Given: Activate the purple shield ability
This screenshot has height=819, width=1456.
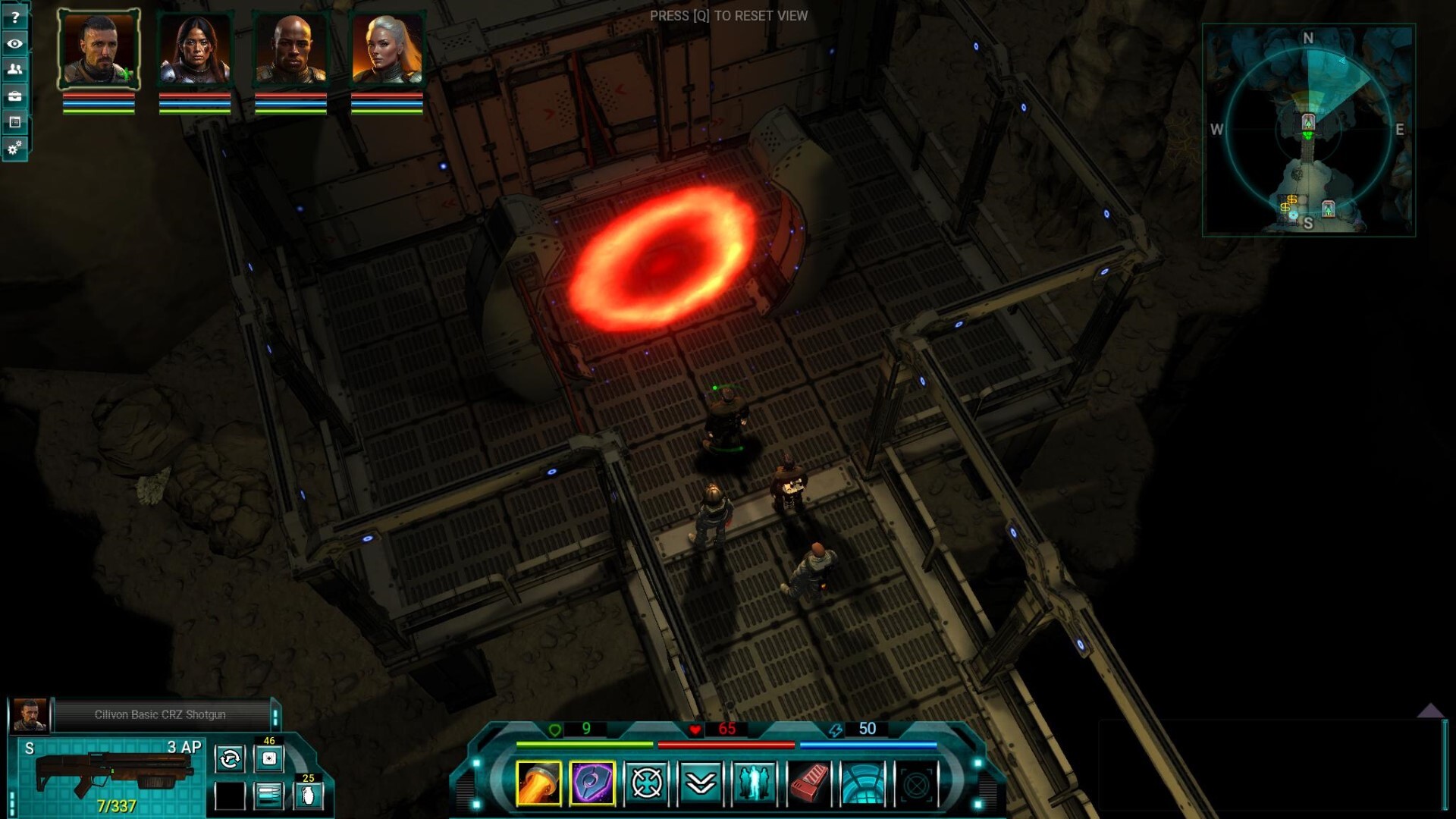Looking at the screenshot, I should (x=592, y=783).
